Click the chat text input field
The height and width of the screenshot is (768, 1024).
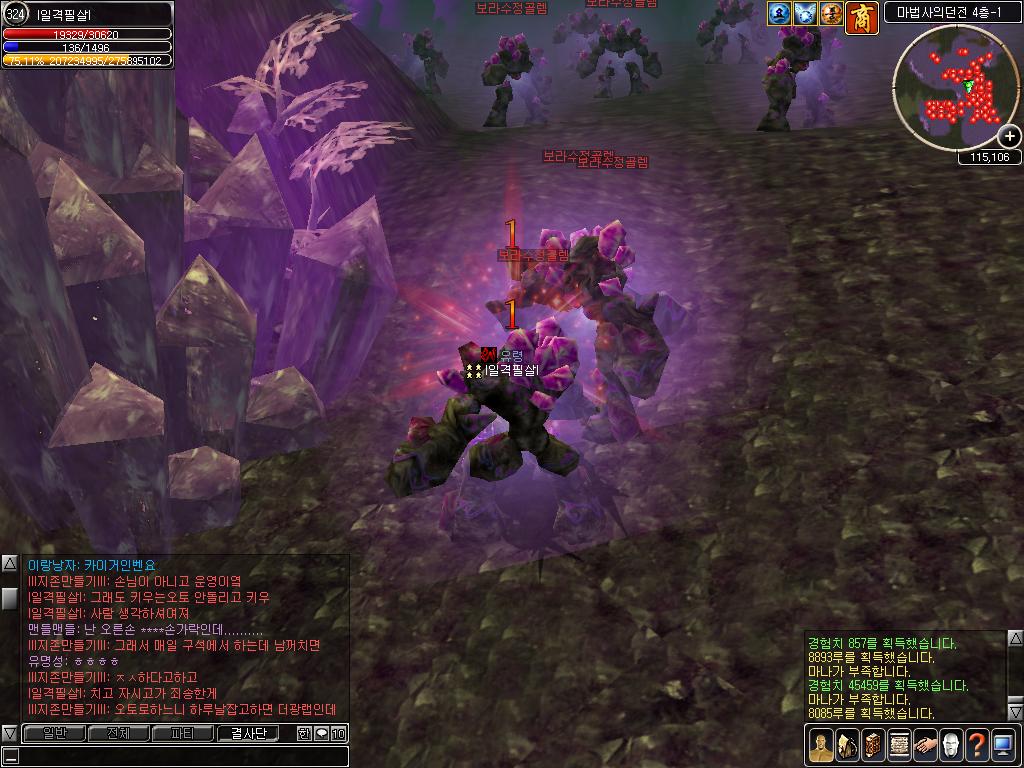[180, 756]
